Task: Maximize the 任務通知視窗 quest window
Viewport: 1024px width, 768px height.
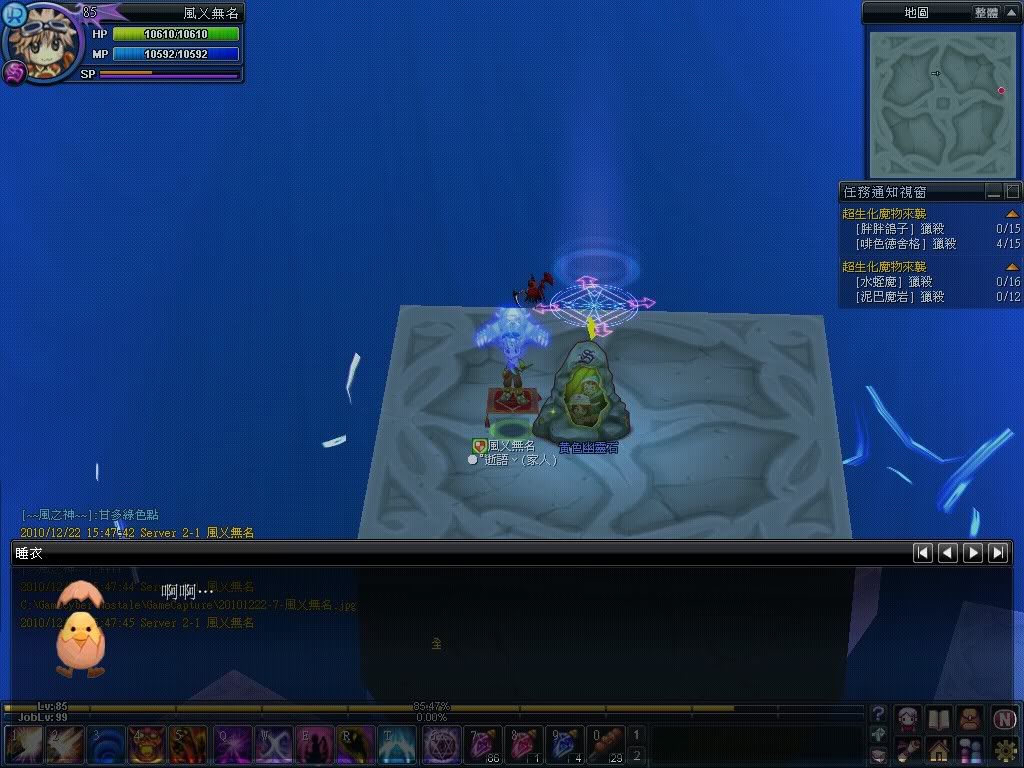Action: point(1013,191)
